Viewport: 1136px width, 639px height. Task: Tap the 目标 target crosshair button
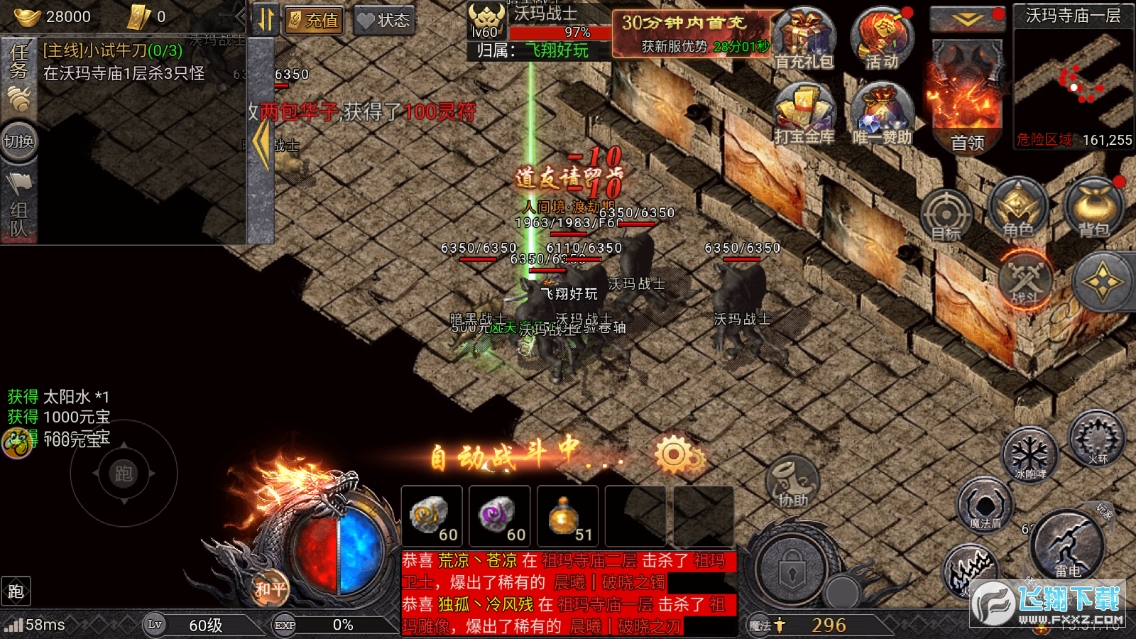pyautogui.click(x=945, y=213)
